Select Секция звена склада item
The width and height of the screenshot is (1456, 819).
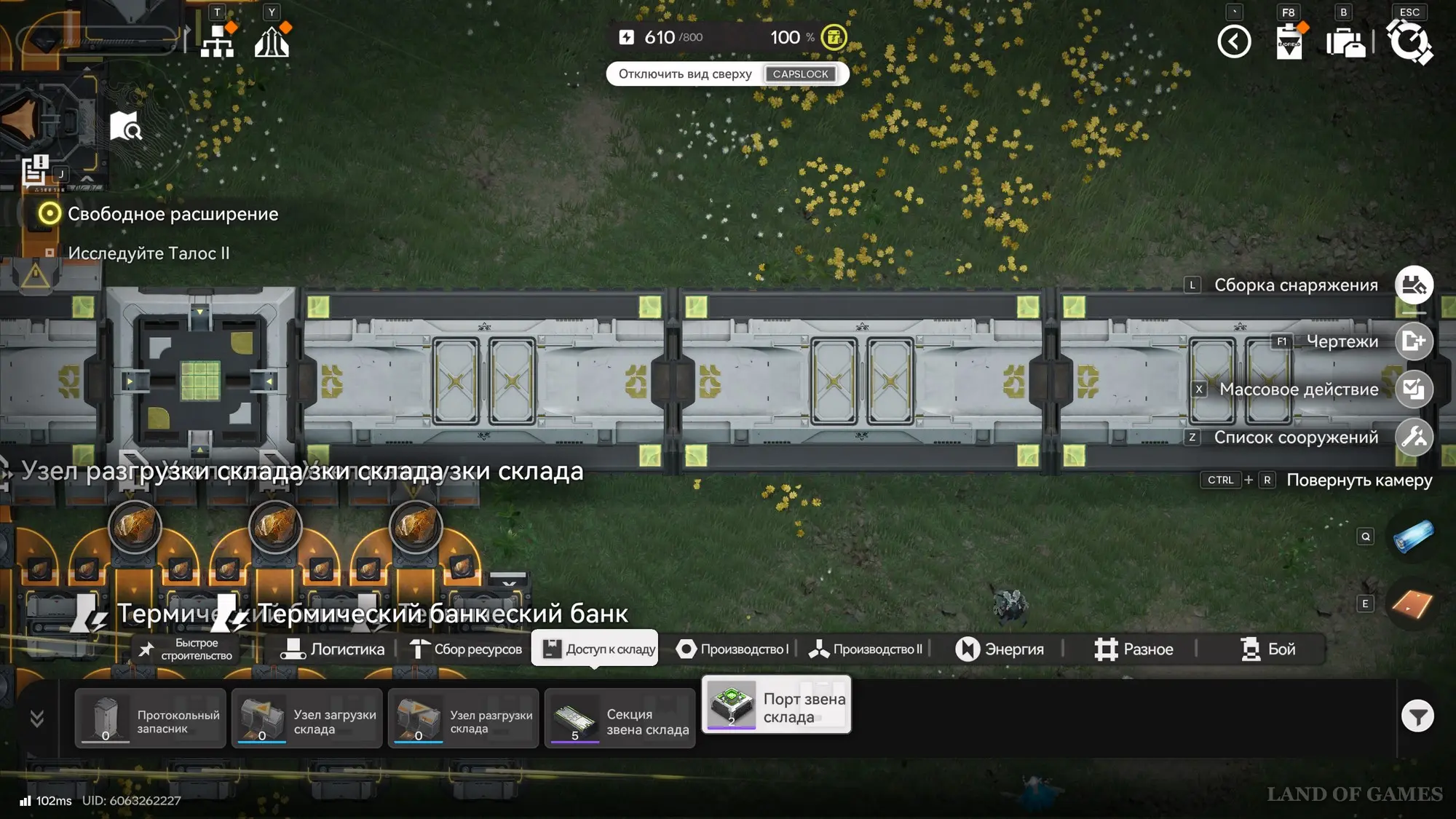(620, 719)
